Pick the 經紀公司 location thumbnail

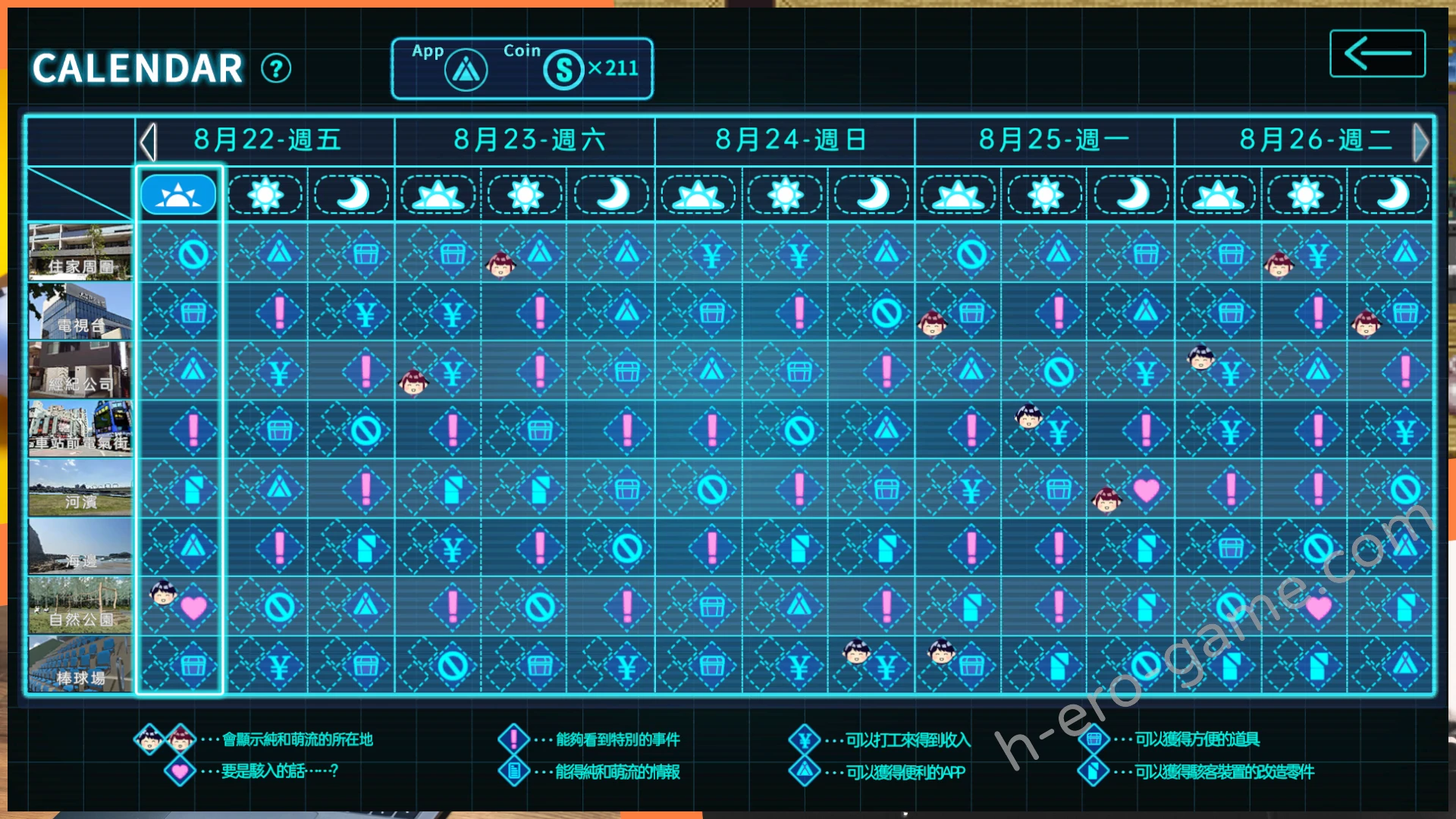[80, 370]
